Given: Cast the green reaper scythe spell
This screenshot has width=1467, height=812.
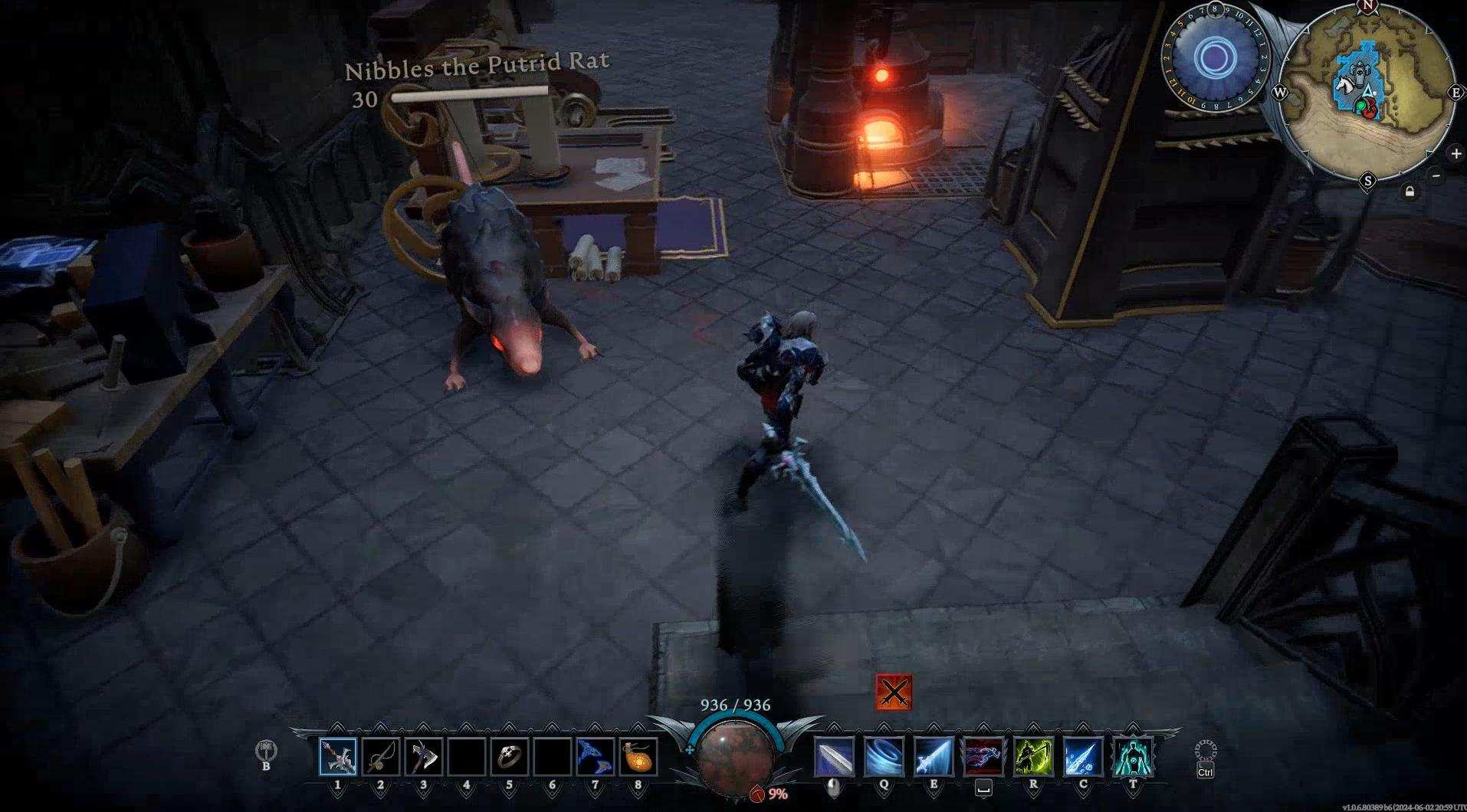Looking at the screenshot, I should 1033,757.
